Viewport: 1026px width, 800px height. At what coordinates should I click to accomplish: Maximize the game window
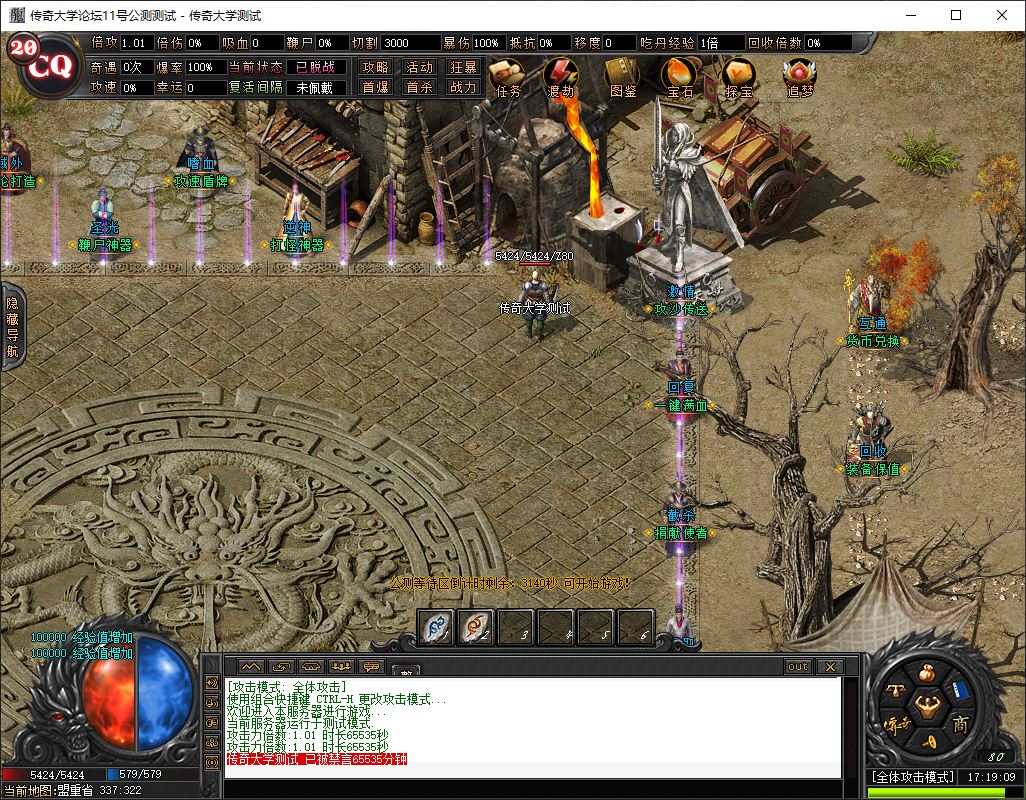tap(956, 15)
